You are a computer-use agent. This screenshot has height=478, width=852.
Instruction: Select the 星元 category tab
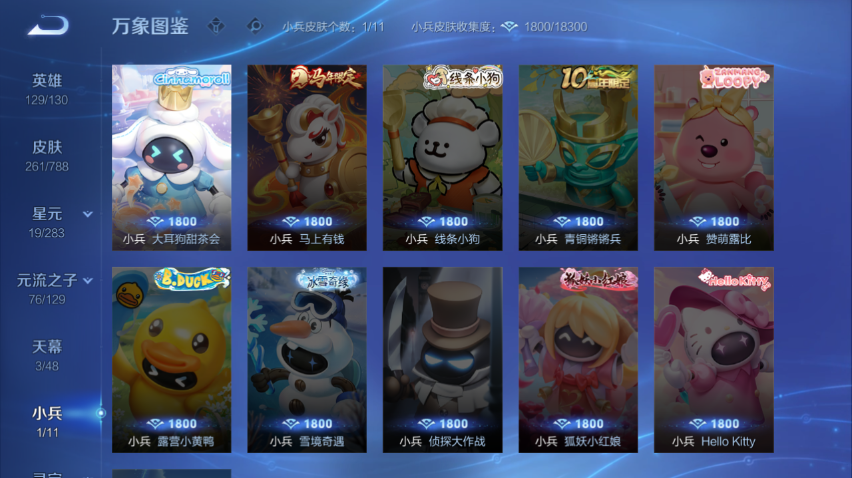click(47, 221)
